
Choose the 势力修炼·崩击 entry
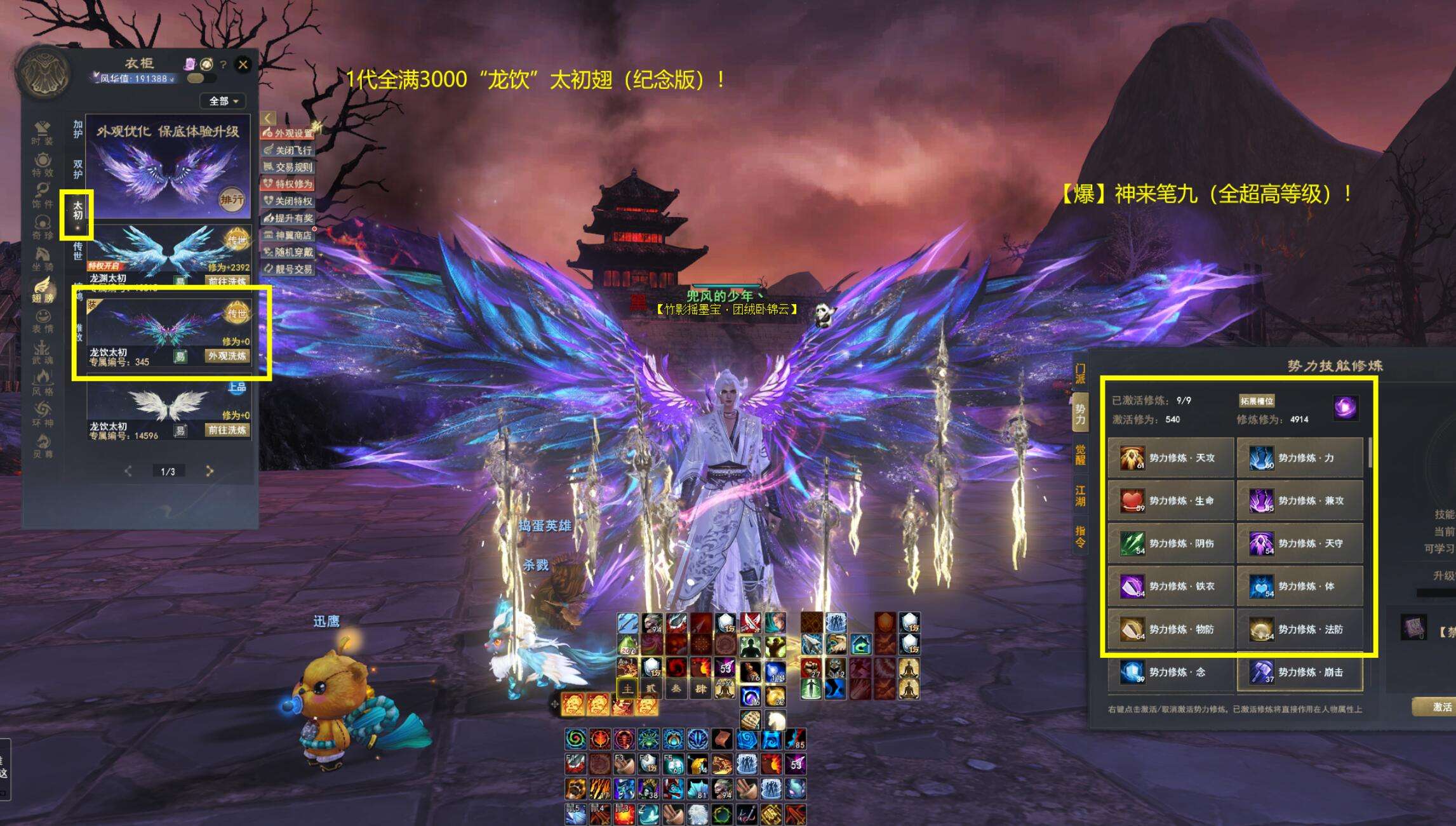[x=1299, y=672]
